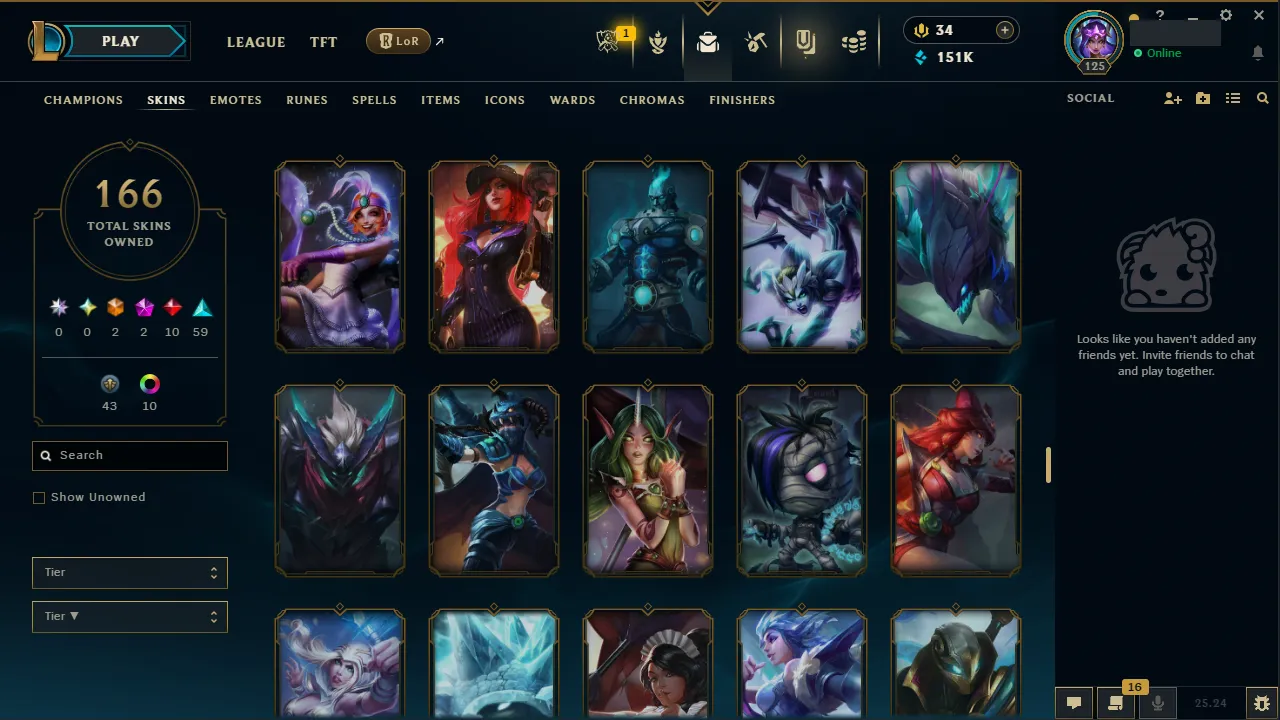This screenshot has height=720, width=1280.
Task: Click the skins Search input field
Action: click(x=129, y=455)
